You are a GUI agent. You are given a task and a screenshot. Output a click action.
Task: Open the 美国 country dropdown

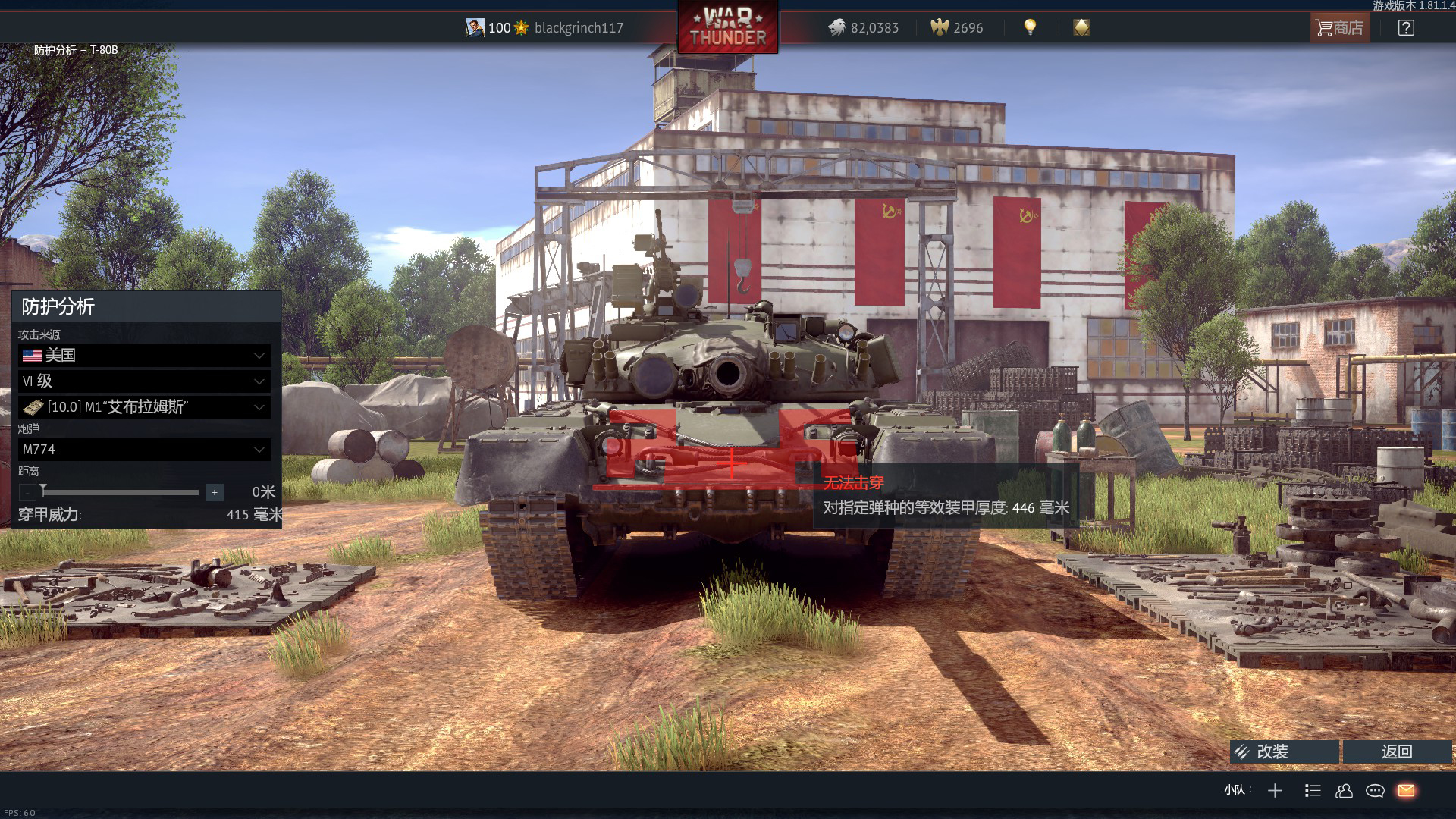point(144,356)
